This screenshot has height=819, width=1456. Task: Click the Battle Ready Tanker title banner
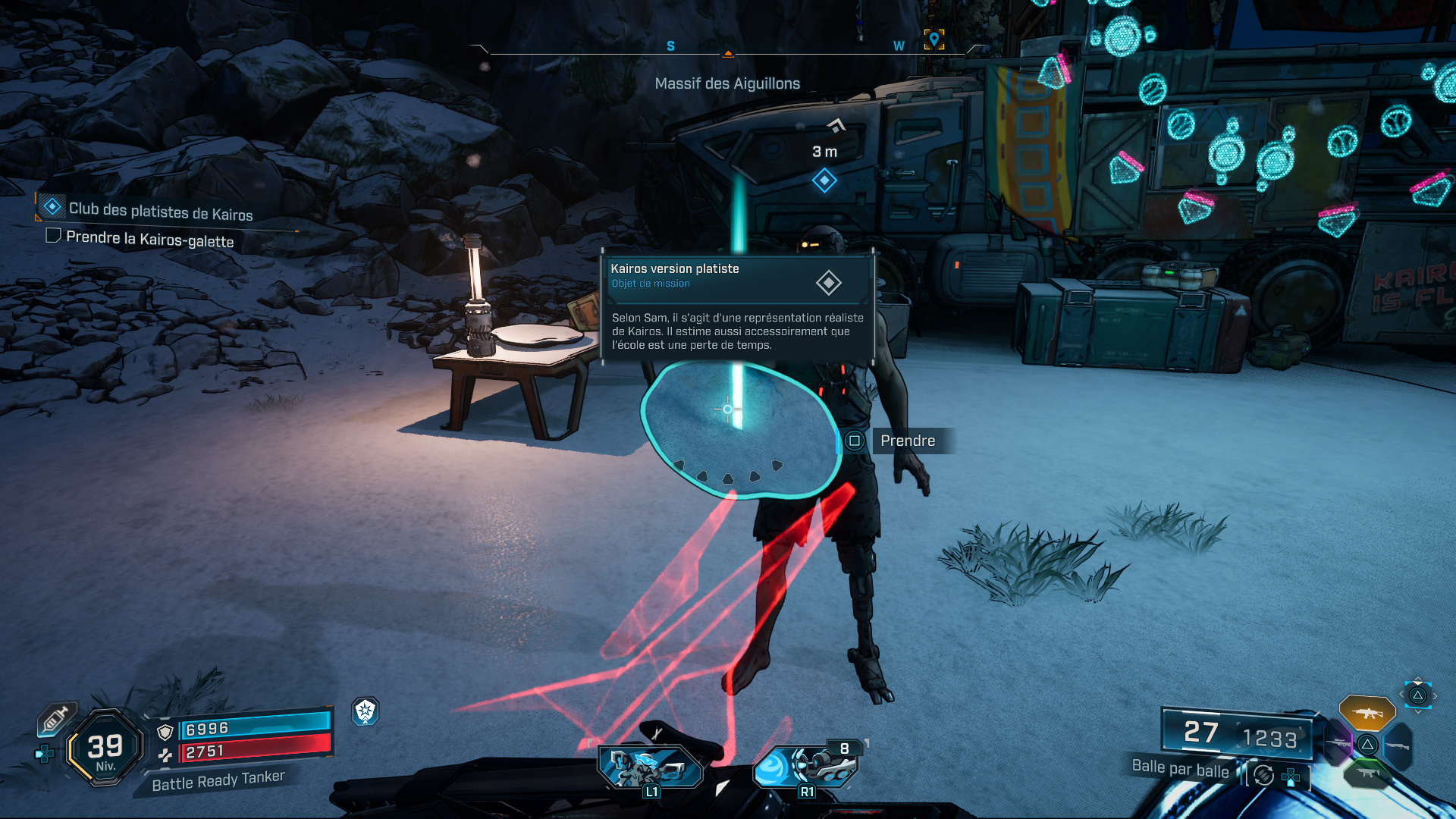(x=218, y=780)
